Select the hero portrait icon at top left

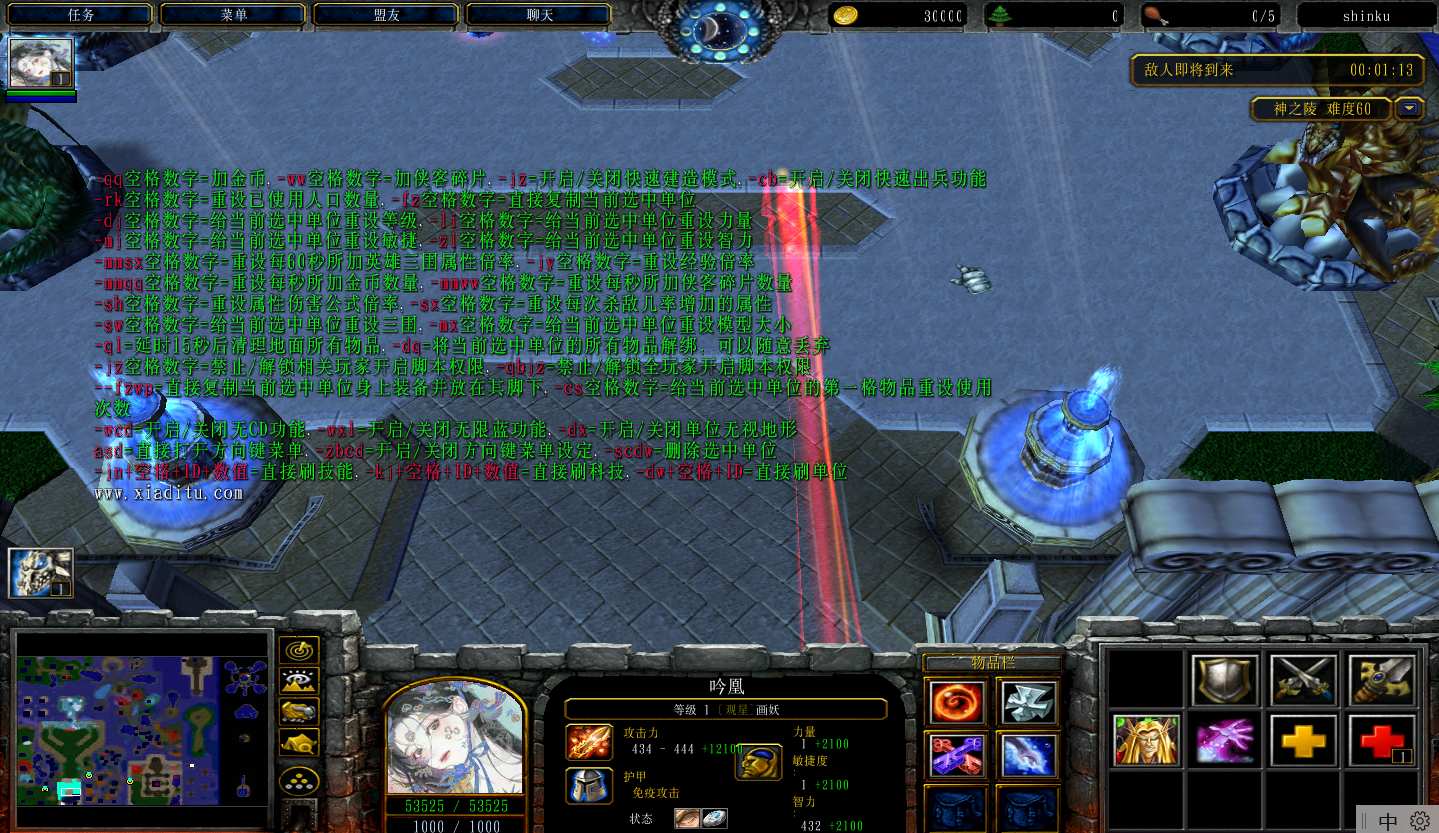pyautogui.click(x=41, y=64)
